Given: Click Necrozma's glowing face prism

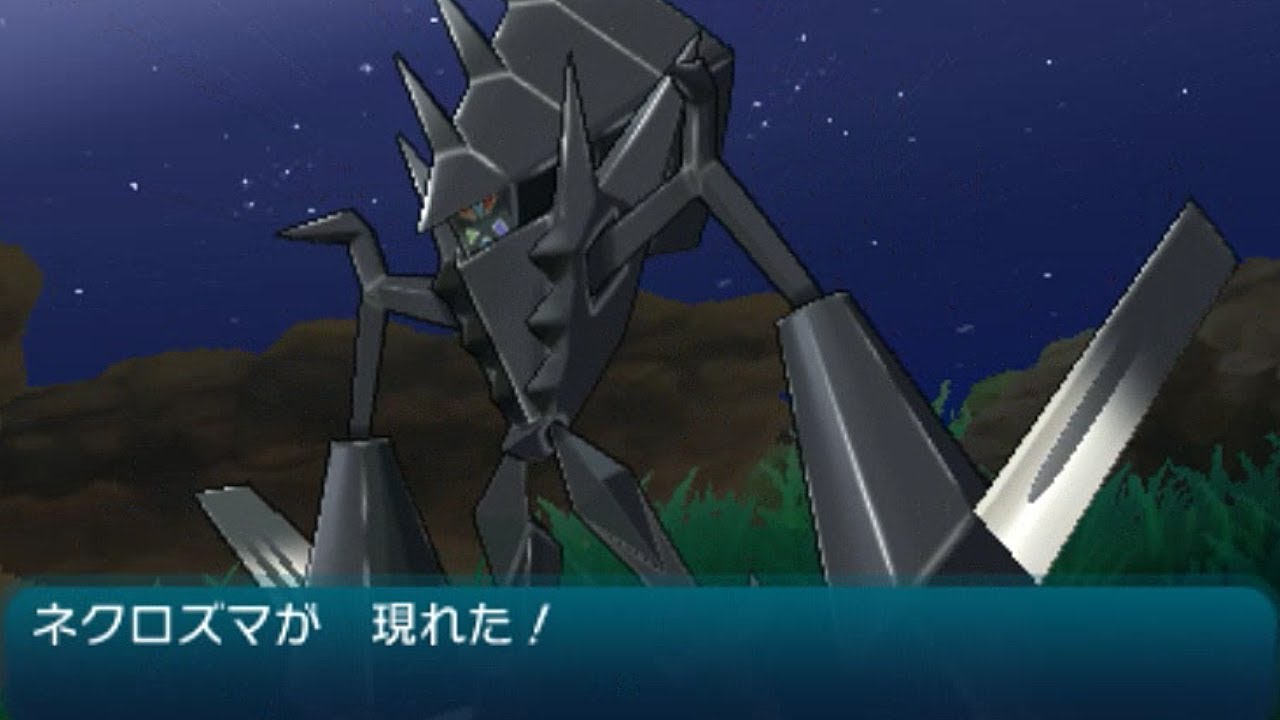Looking at the screenshot, I should (480, 215).
